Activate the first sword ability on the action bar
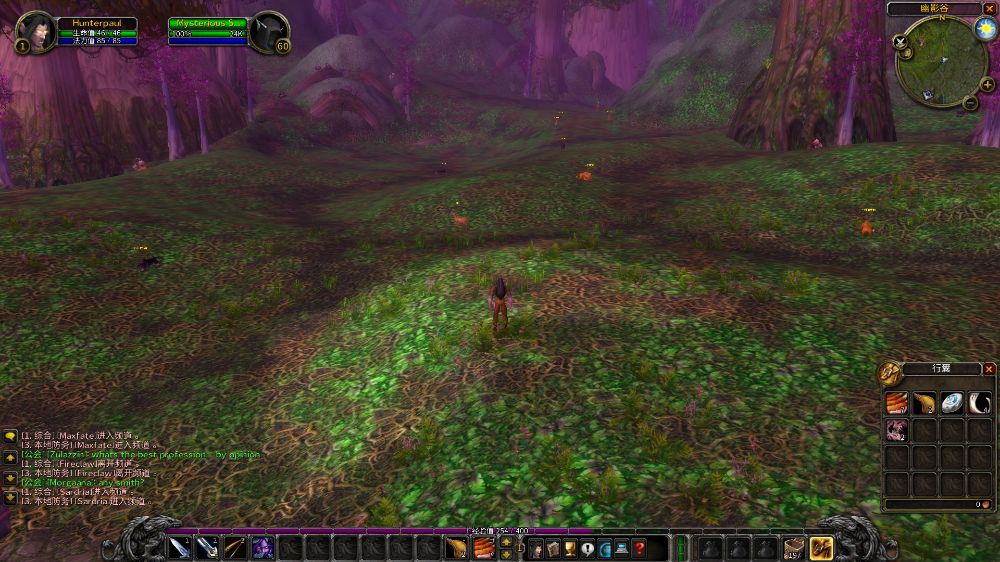 point(180,547)
